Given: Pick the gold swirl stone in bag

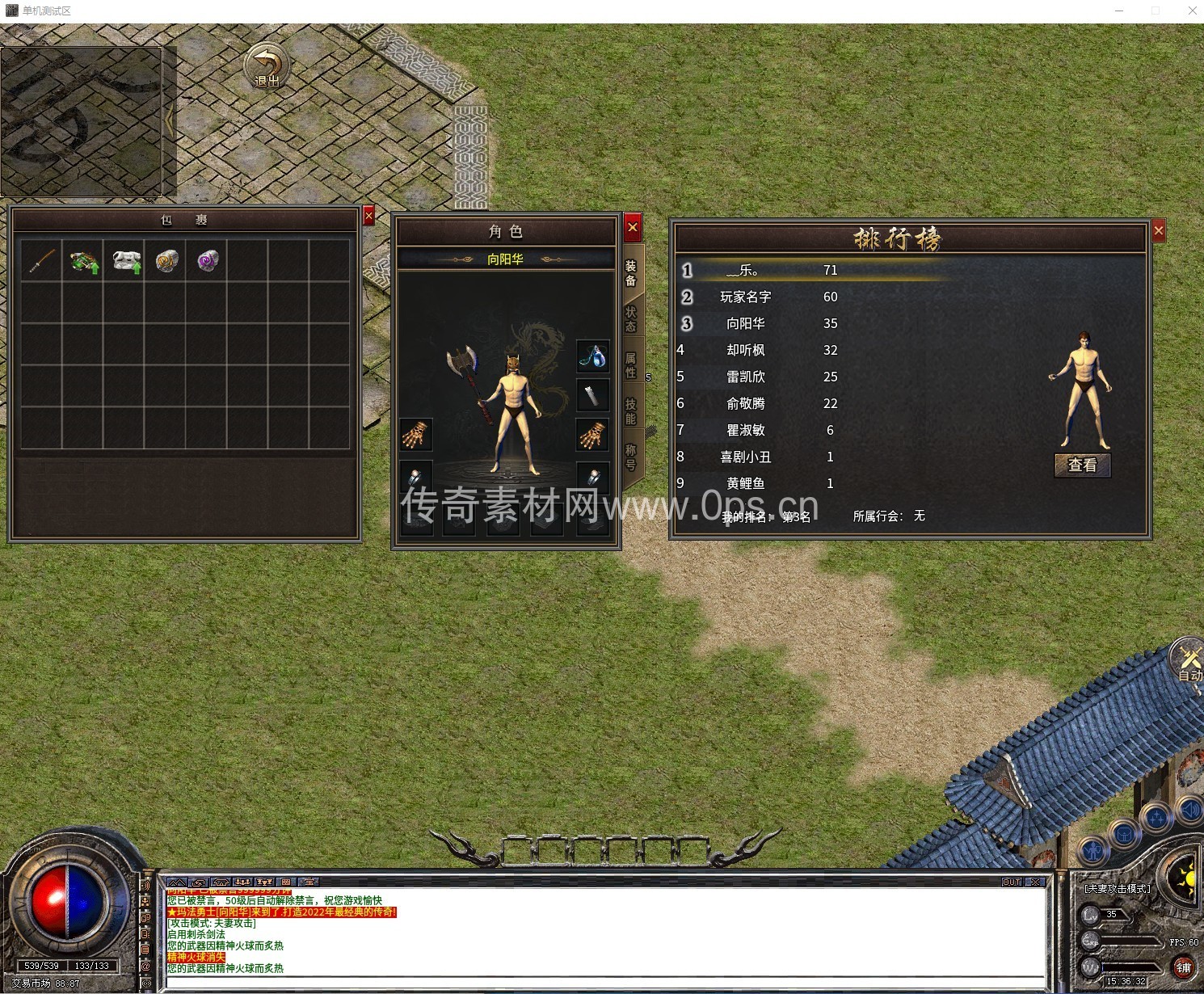Looking at the screenshot, I should click(x=166, y=261).
